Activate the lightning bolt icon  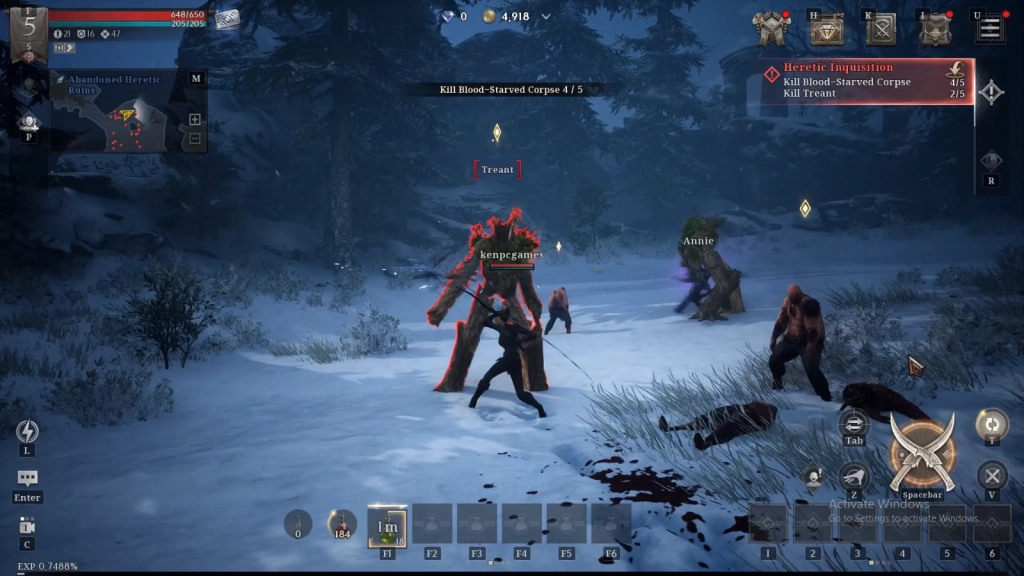(28, 431)
